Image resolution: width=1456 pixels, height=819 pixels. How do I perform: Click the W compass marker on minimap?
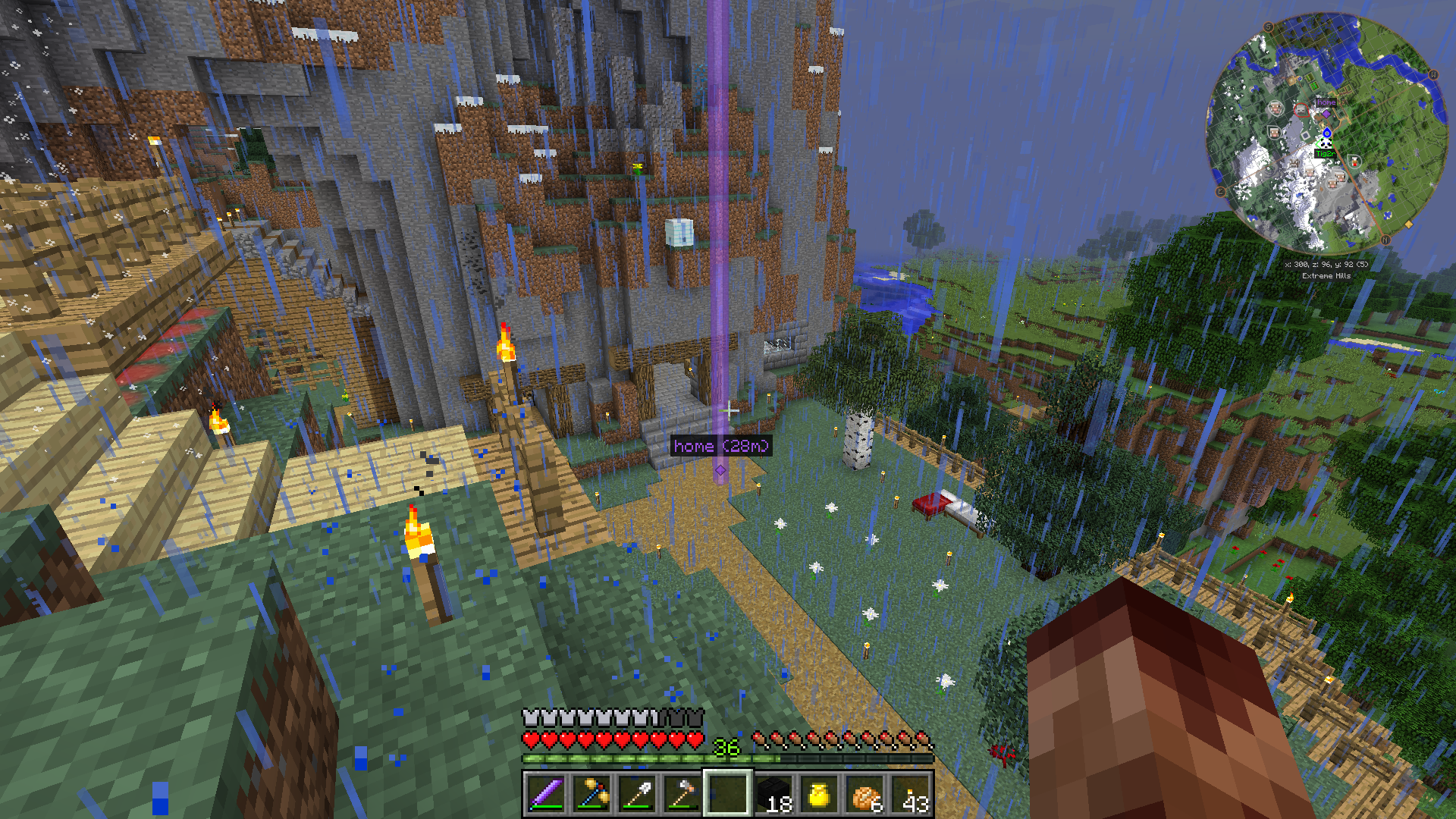[1434, 75]
